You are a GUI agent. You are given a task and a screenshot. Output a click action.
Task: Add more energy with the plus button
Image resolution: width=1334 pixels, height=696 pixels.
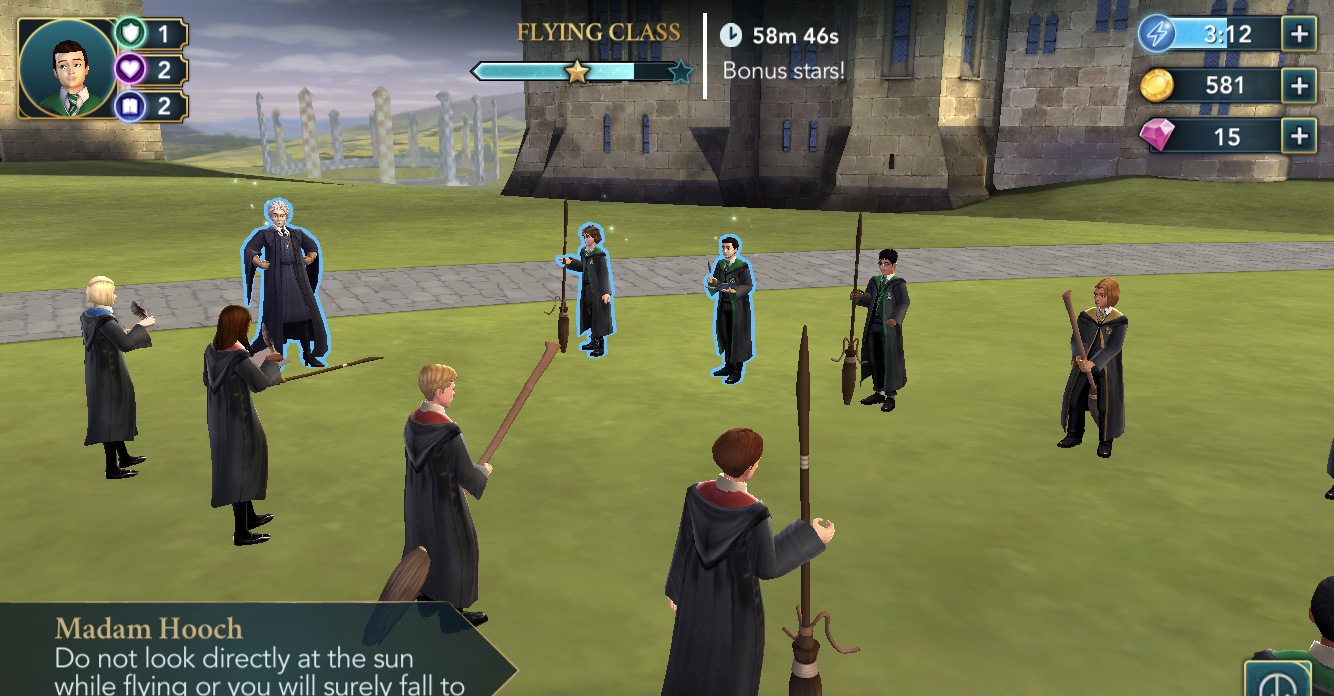click(1299, 34)
